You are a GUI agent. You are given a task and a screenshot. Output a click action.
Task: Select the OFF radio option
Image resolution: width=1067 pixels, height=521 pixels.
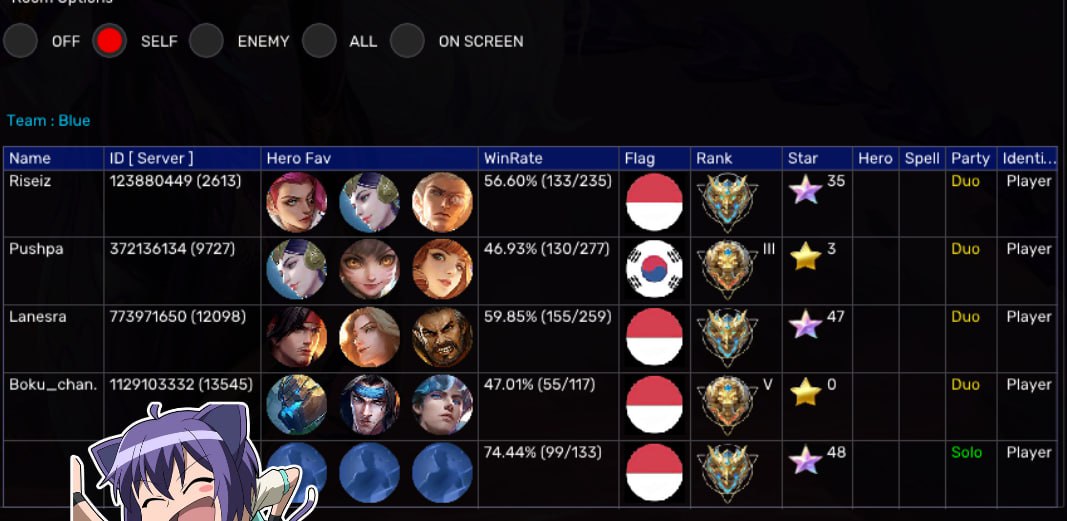(21, 41)
